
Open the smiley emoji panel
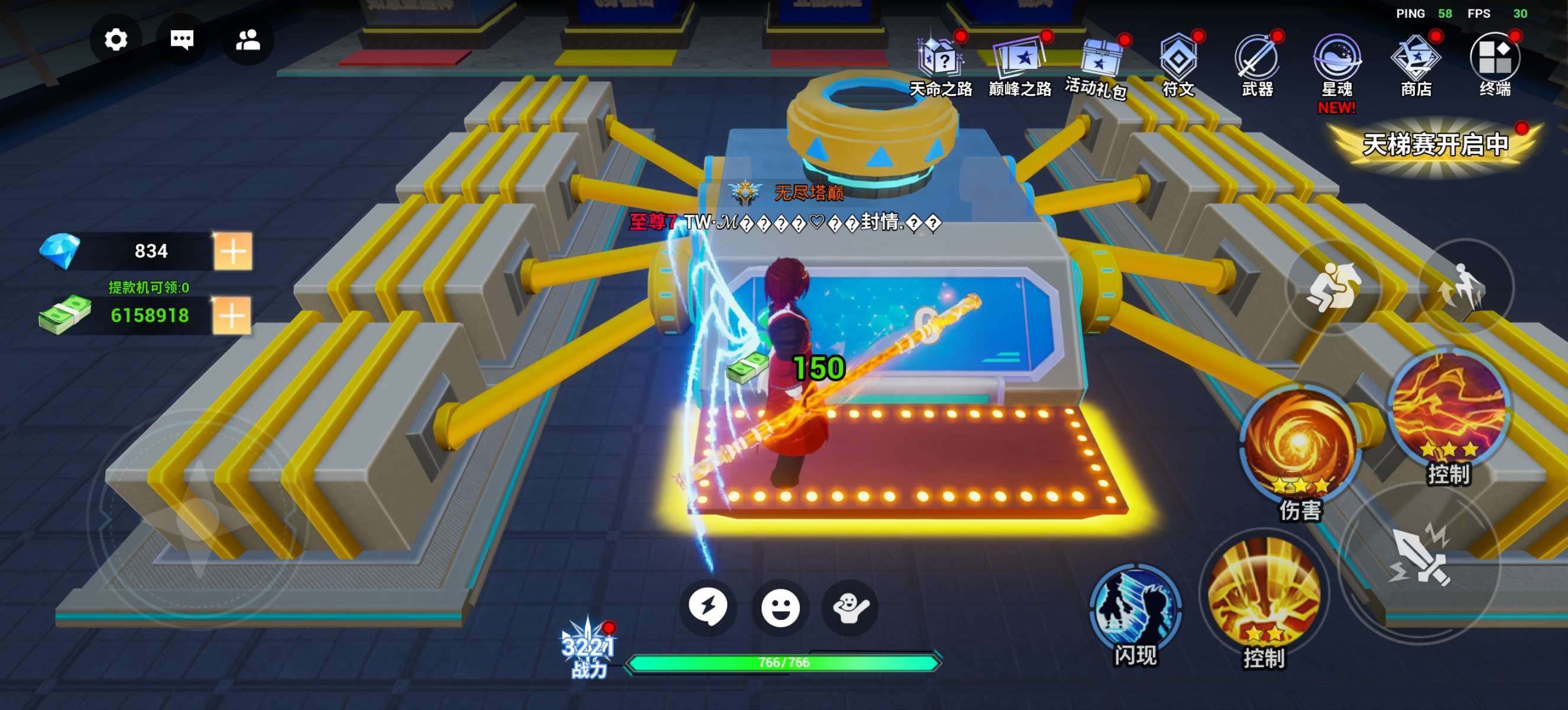(x=780, y=608)
